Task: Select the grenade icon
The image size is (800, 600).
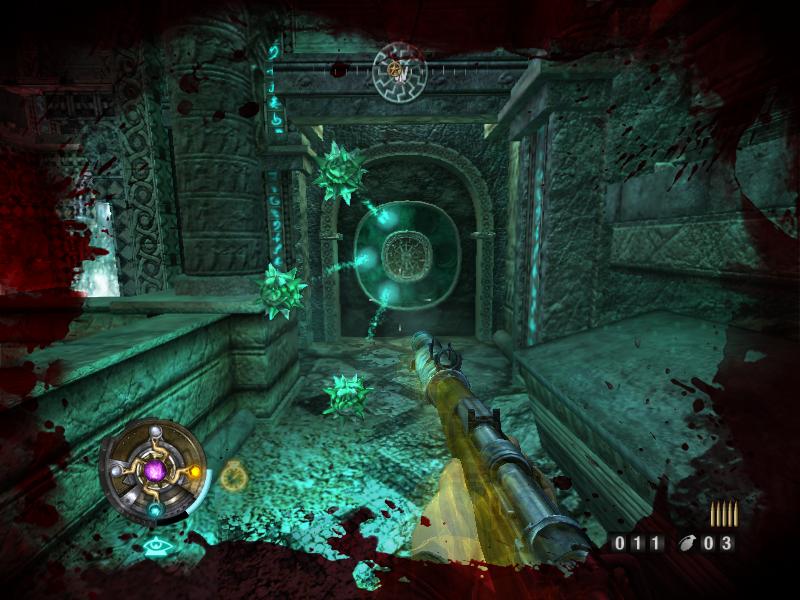Action: (x=689, y=544)
